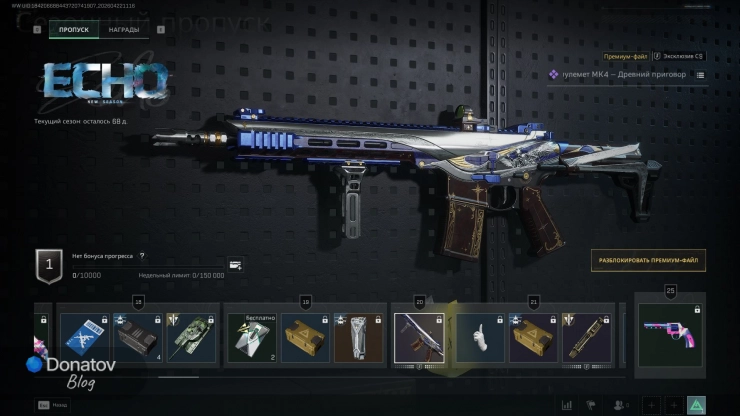Click РАЗБЛОКИРОВАТЬ ПРЕМИУМ-ФАЙЛ button
The width and height of the screenshot is (740, 416).
click(648, 261)
